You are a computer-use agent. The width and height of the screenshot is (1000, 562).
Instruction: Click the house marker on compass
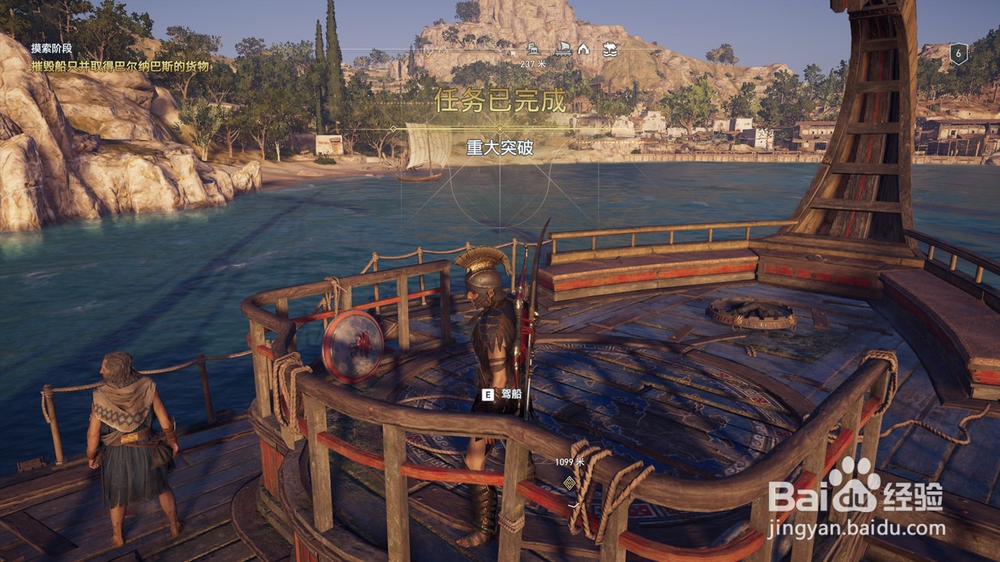[x=584, y=48]
